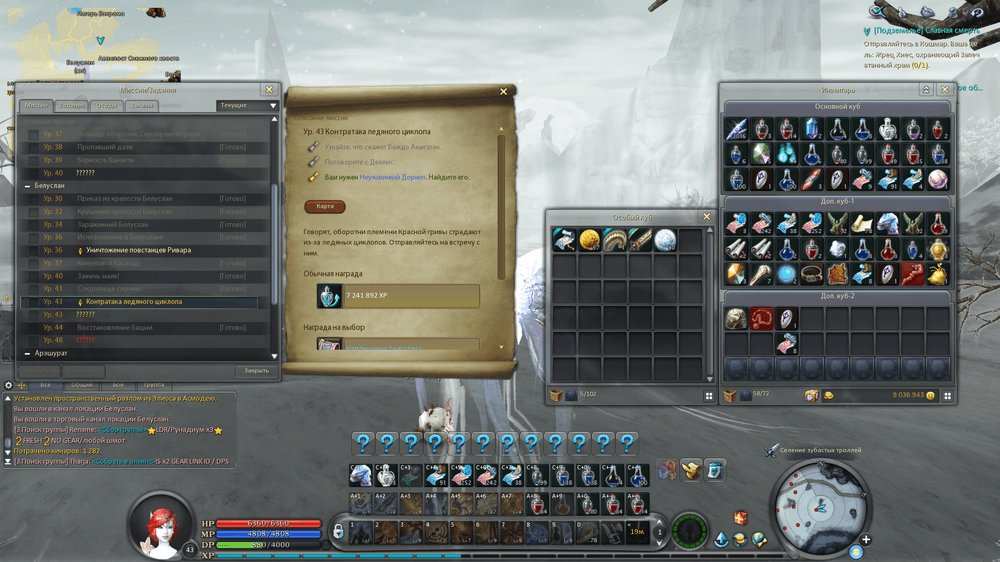Close the quest description scroll
This screenshot has height=562, width=1000.
[x=503, y=92]
